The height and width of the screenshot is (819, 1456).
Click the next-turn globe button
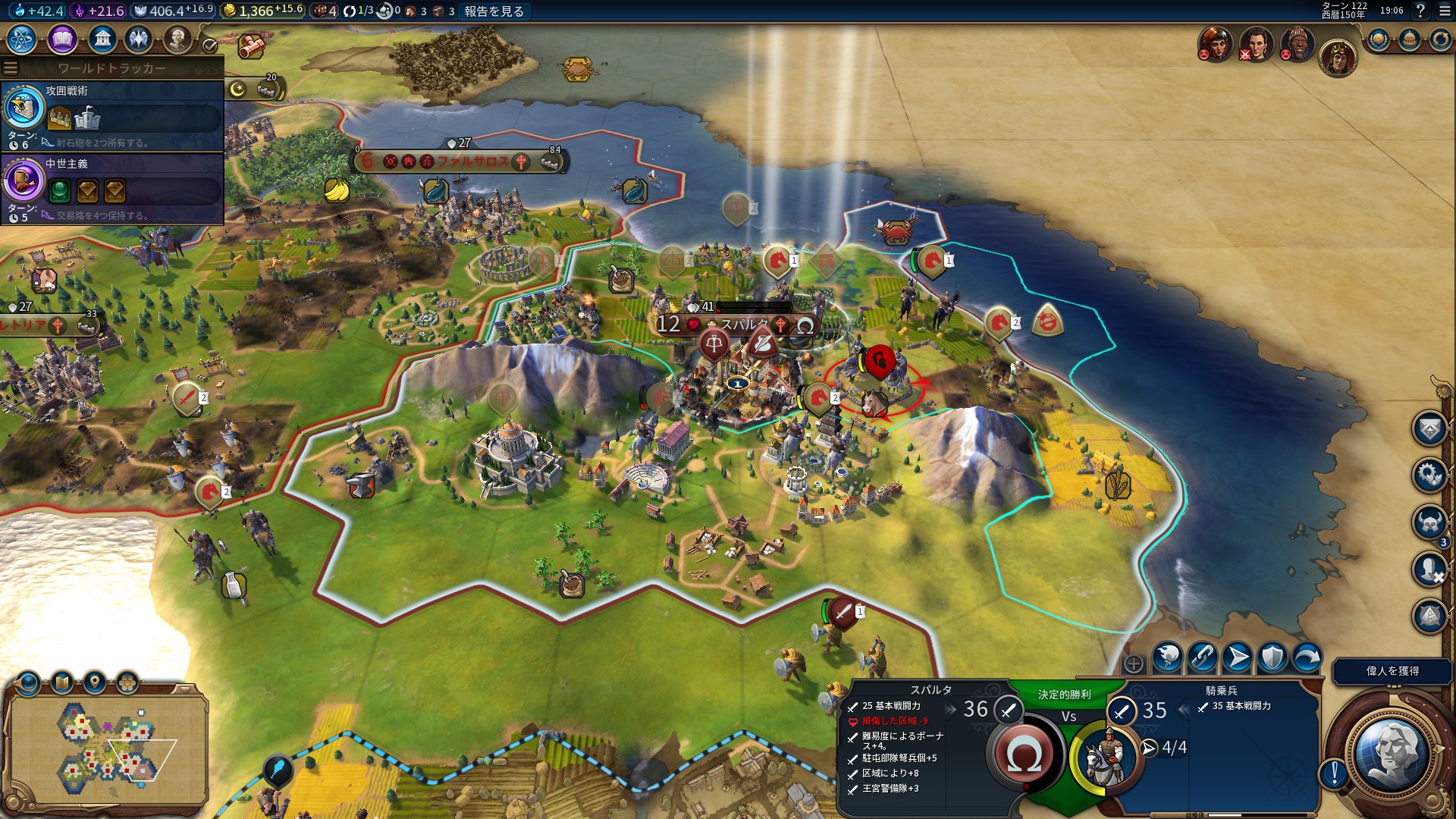pyautogui.click(x=1390, y=751)
